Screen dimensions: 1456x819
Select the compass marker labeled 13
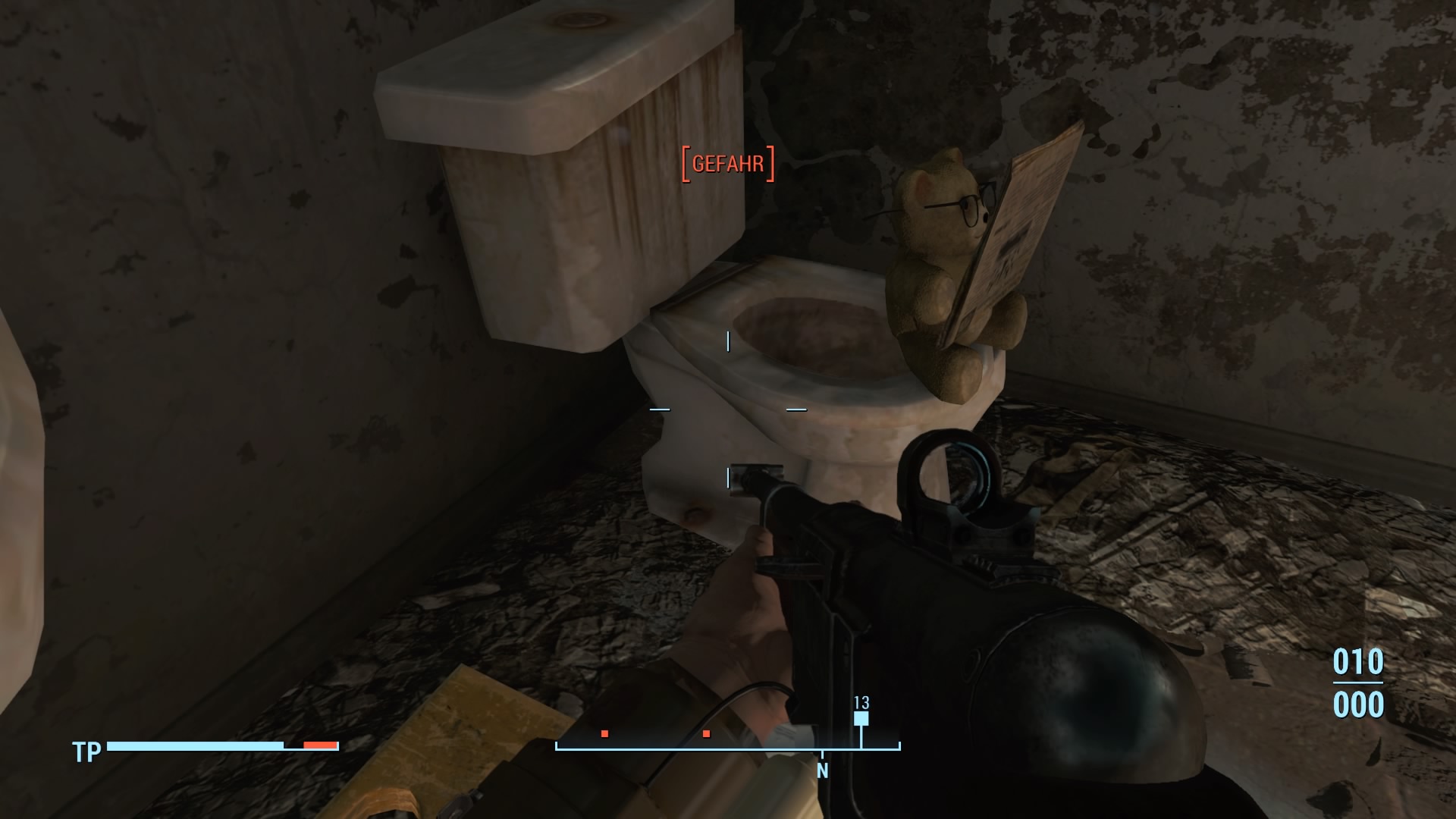click(x=861, y=717)
